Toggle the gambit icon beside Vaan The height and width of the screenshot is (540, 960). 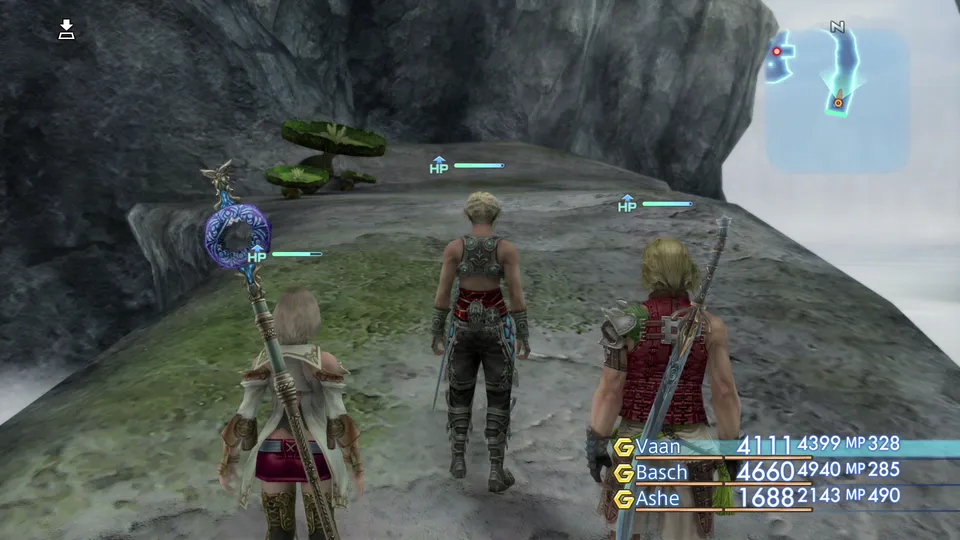click(x=623, y=446)
